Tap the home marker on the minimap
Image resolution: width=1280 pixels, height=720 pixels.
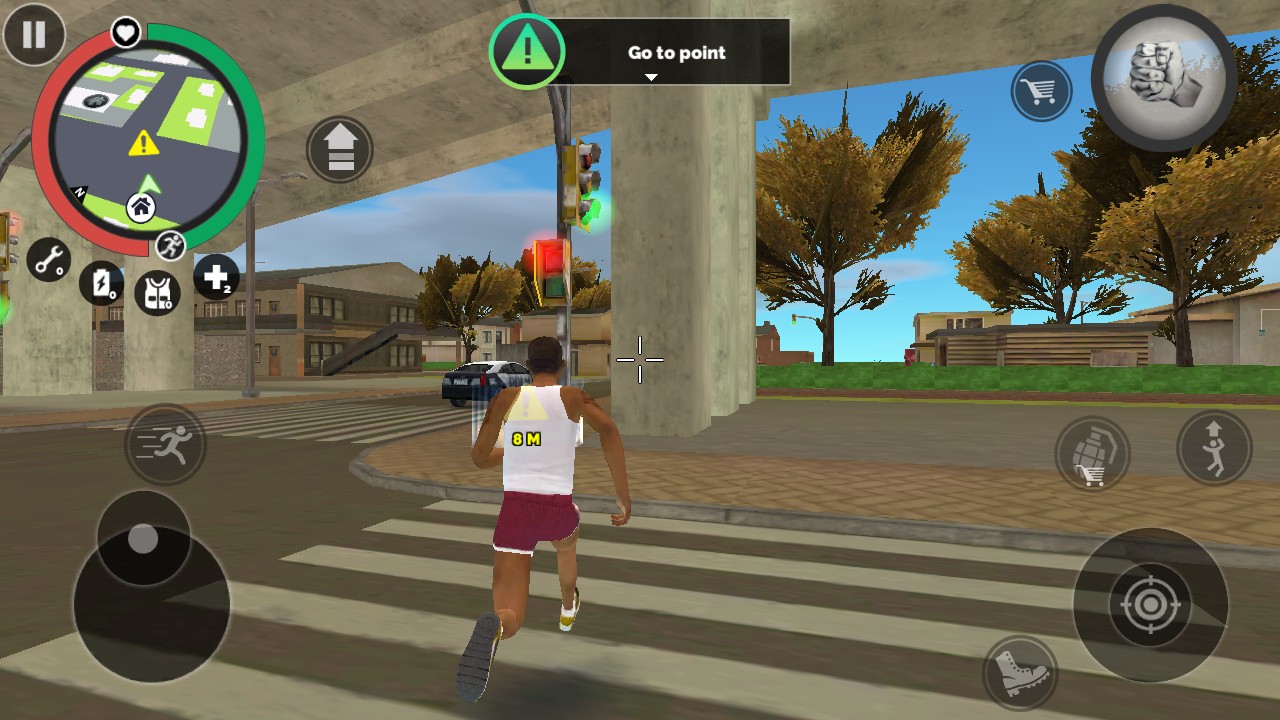(141, 208)
